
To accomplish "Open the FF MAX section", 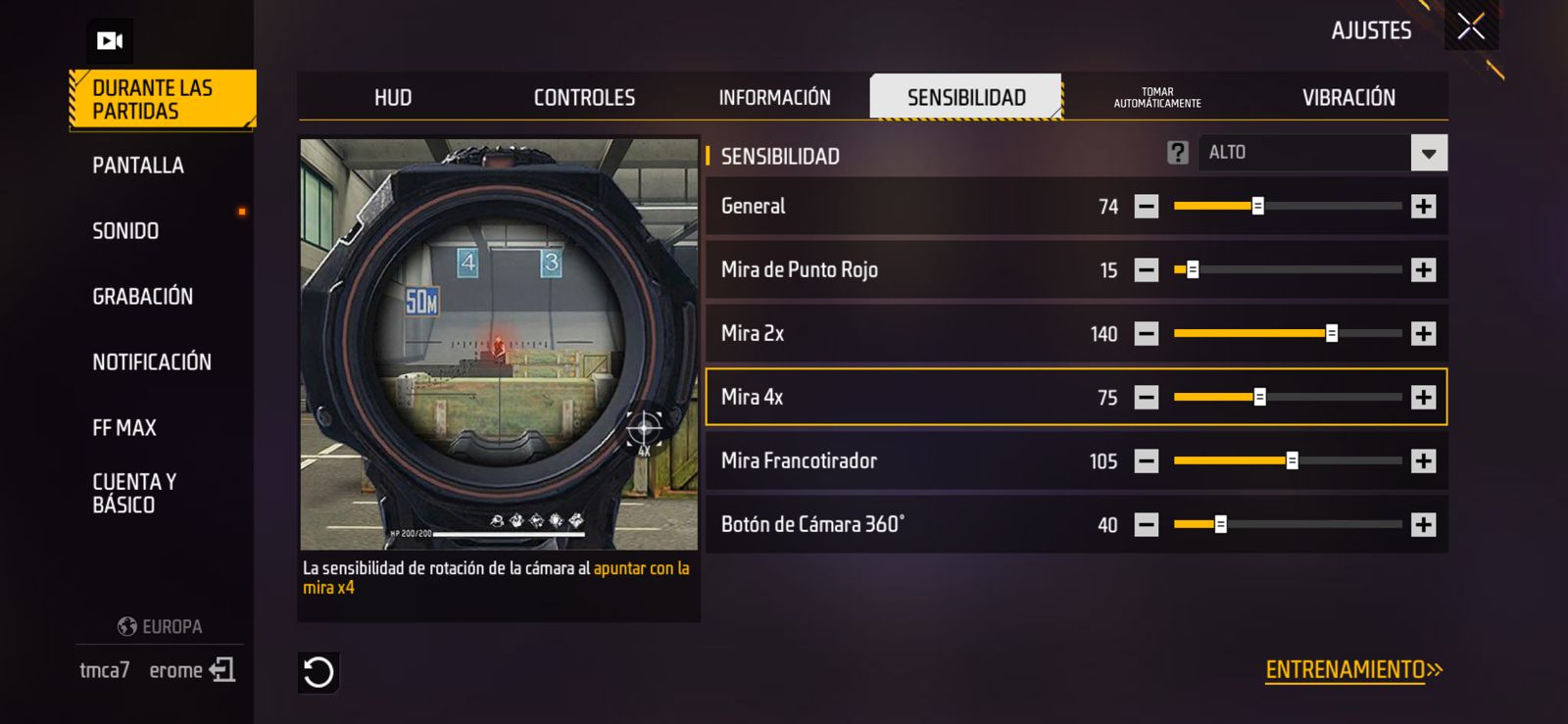I will point(124,428).
